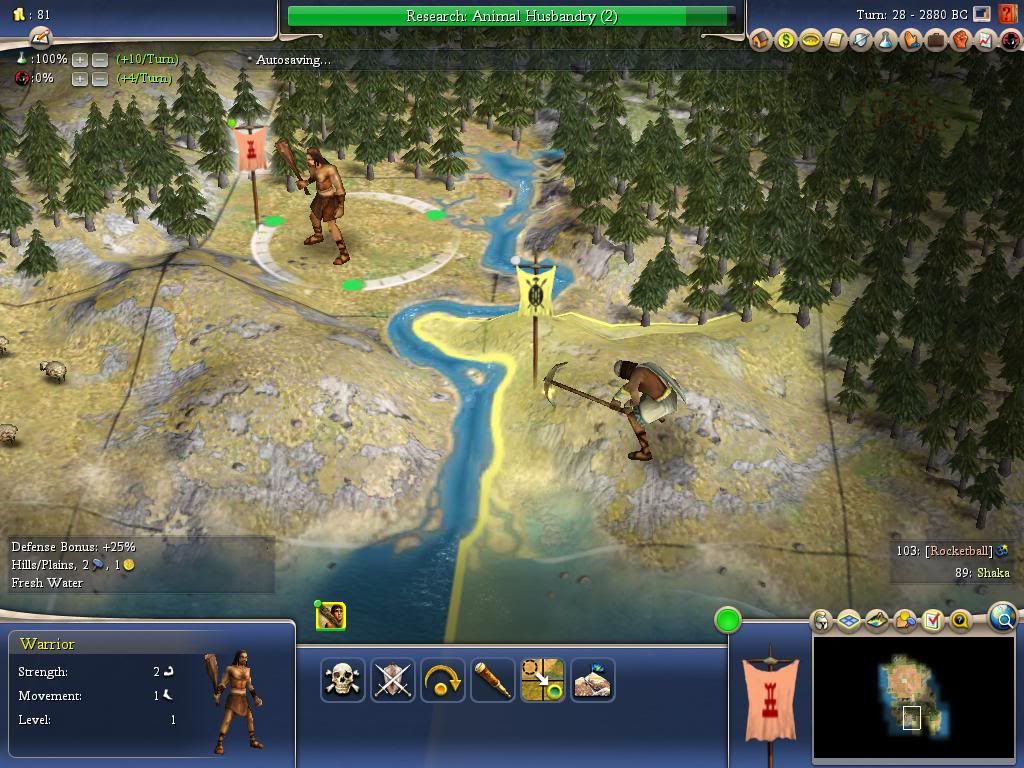Choose the go-to move mode button

(x=543, y=680)
